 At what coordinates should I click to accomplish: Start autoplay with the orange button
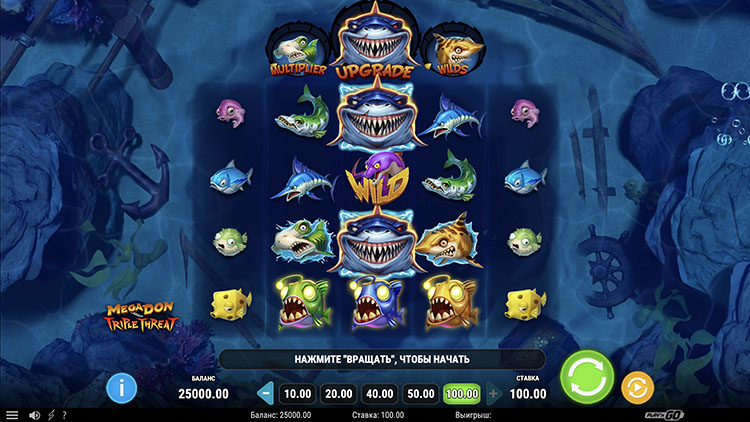click(x=637, y=386)
